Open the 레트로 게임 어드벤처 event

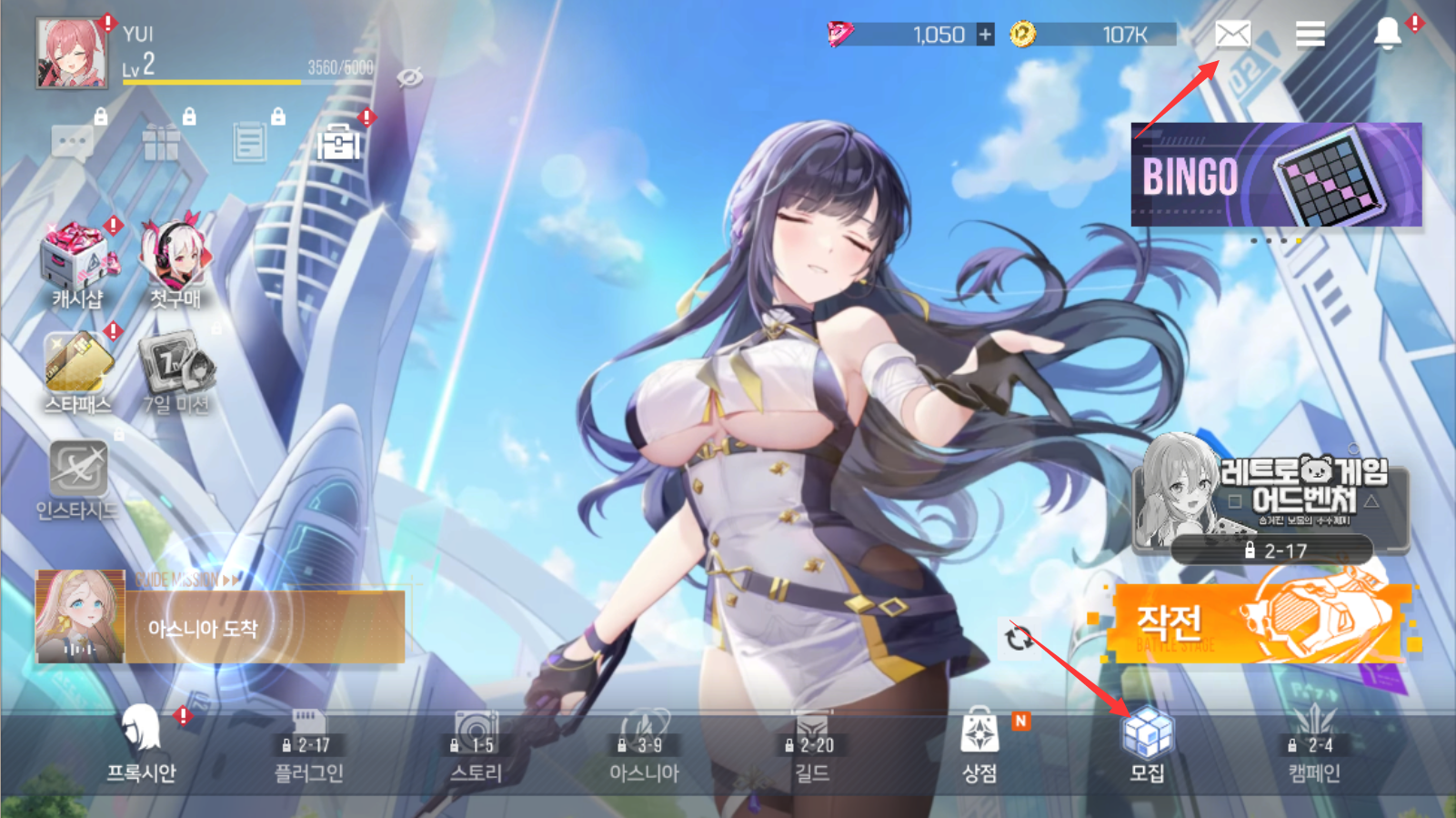pos(1271,496)
